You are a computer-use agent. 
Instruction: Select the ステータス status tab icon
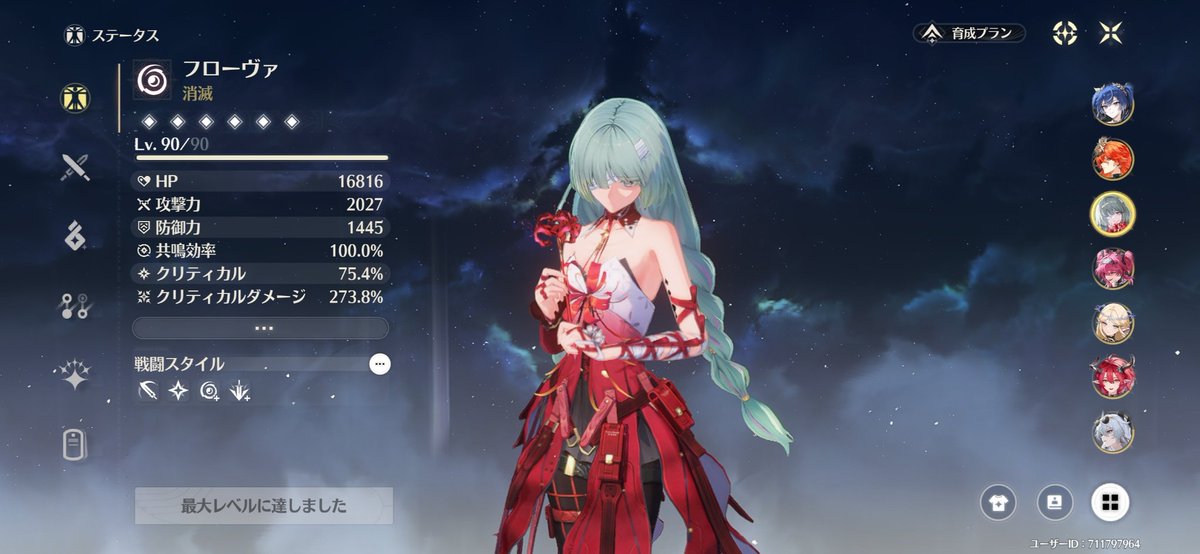75,96
